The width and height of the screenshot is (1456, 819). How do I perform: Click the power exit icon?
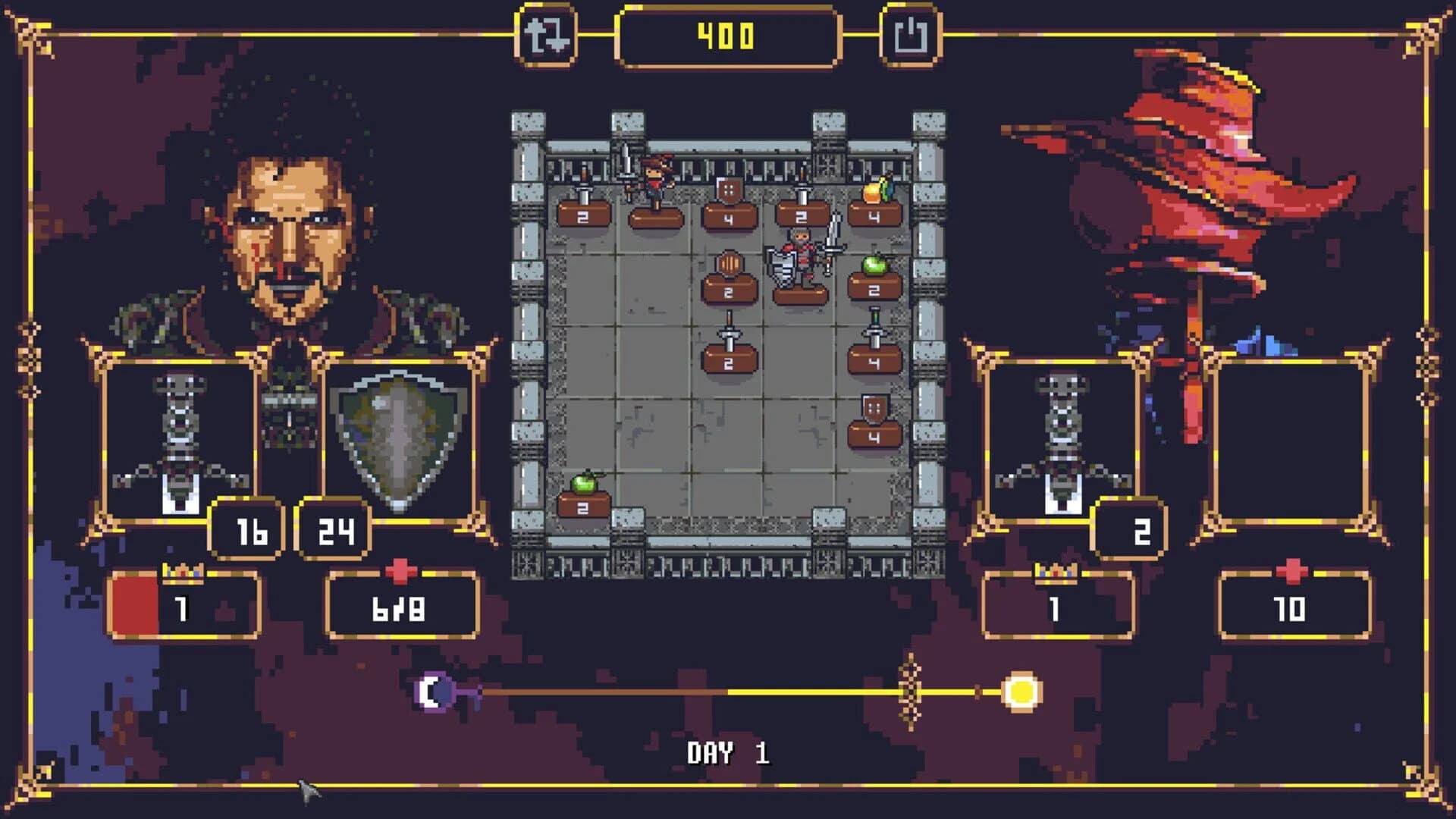click(x=911, y=33)
